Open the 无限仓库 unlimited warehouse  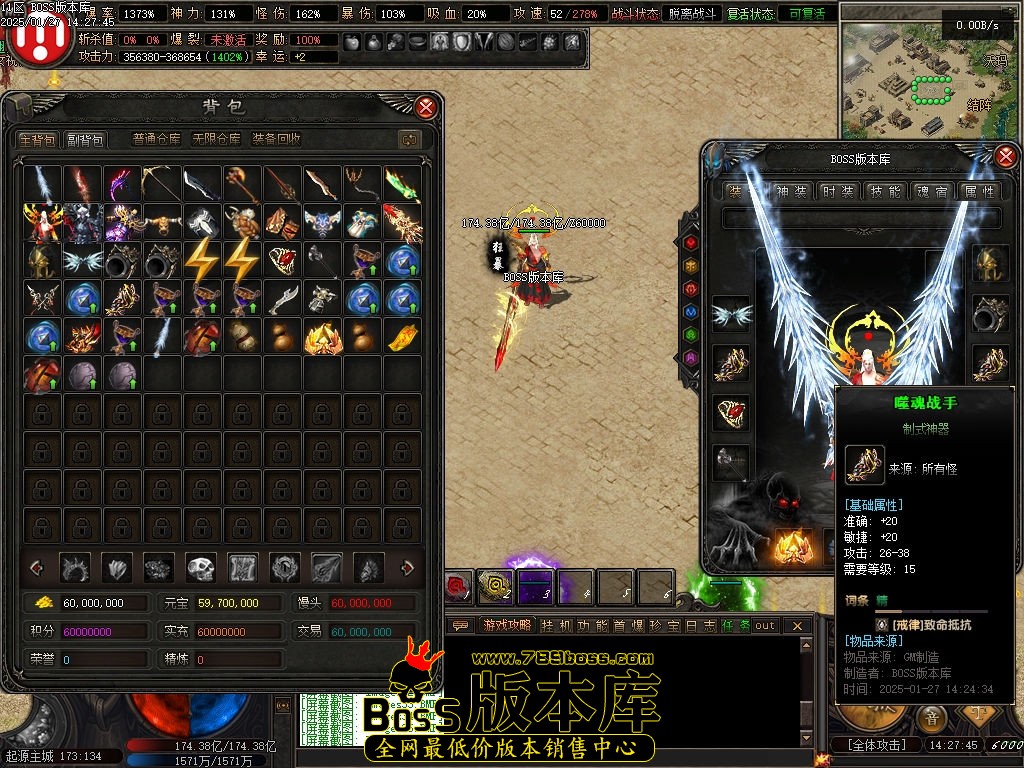tap(216, 140)
